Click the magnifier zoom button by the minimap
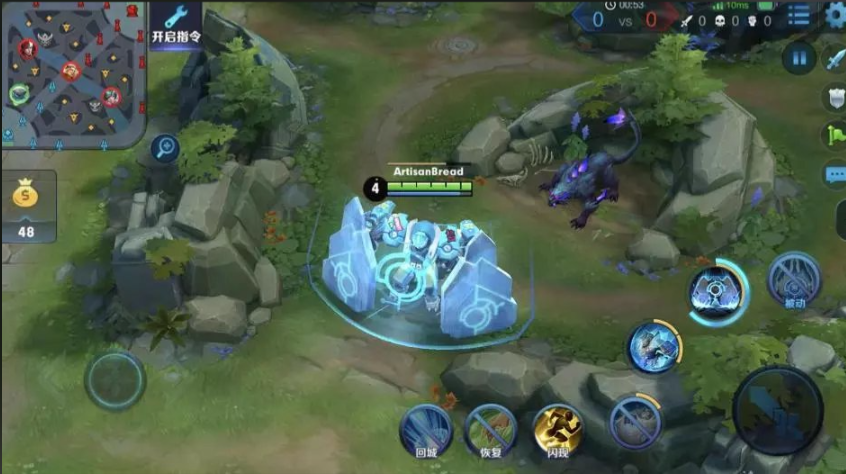 click(x=166, y=149)
